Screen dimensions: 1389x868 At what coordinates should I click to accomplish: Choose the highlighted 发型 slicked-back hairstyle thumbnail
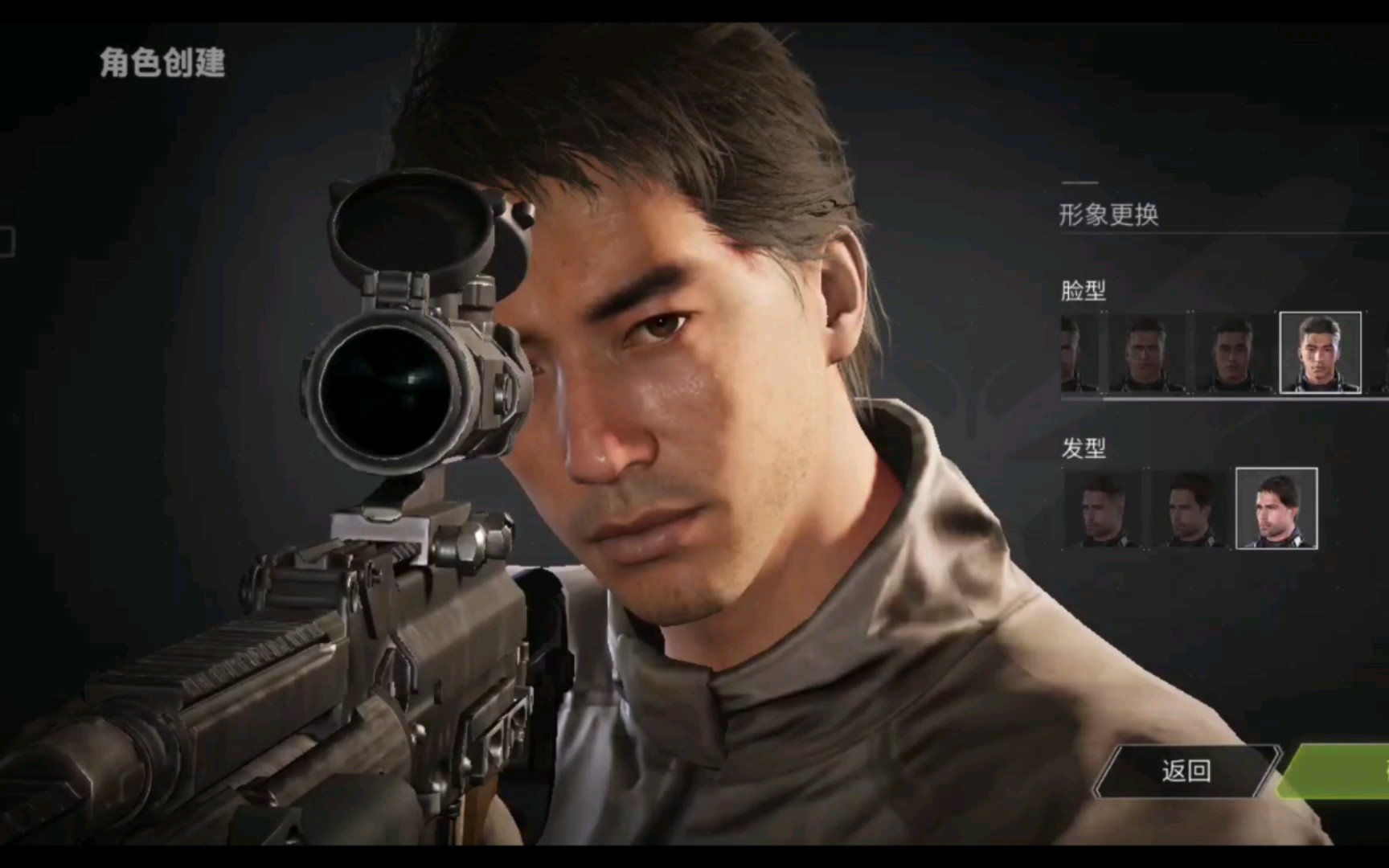point(1276,508)
